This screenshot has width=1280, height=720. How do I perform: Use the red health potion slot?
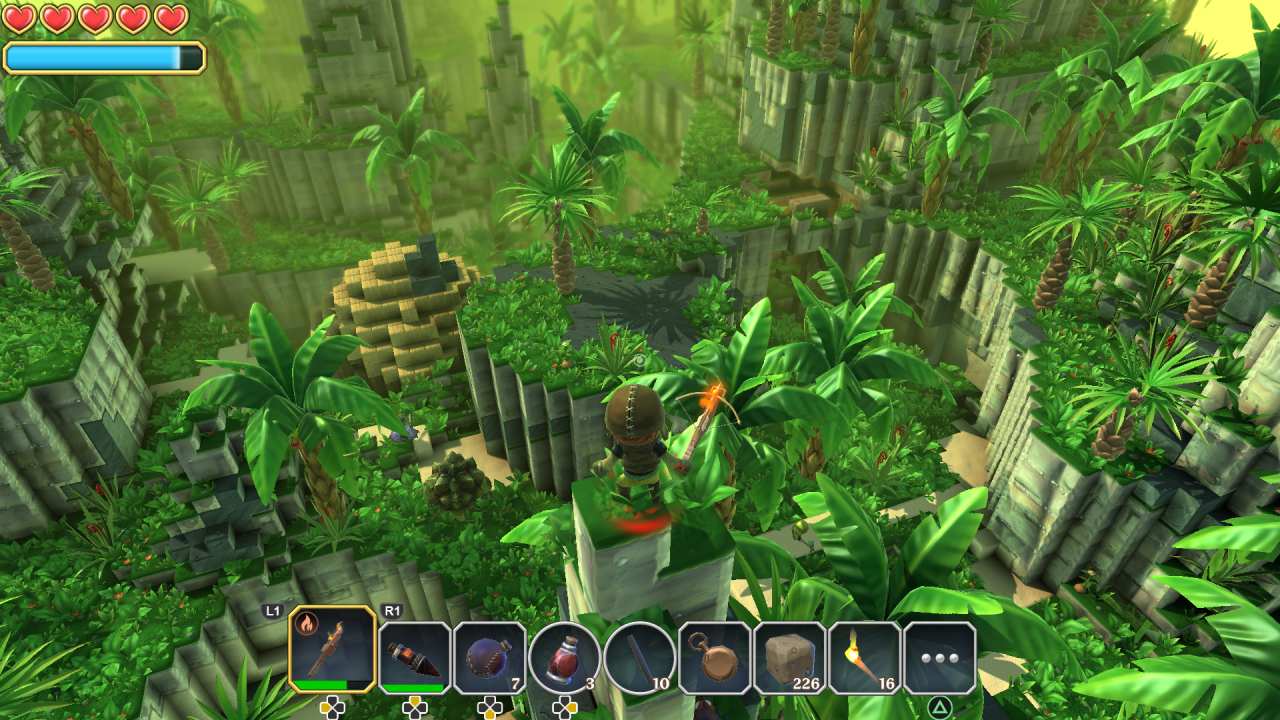565,657
